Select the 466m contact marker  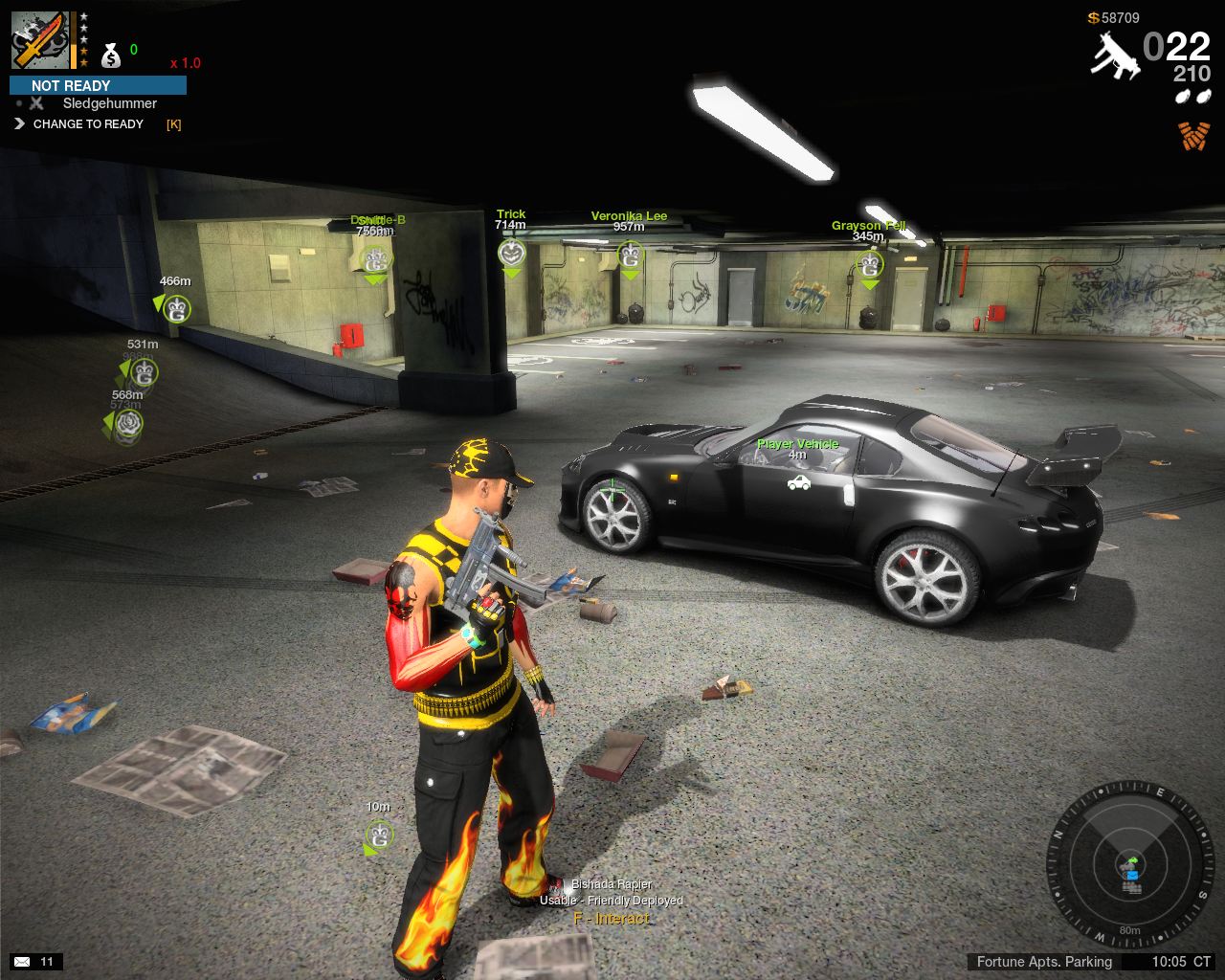click(x=175, y=309)
